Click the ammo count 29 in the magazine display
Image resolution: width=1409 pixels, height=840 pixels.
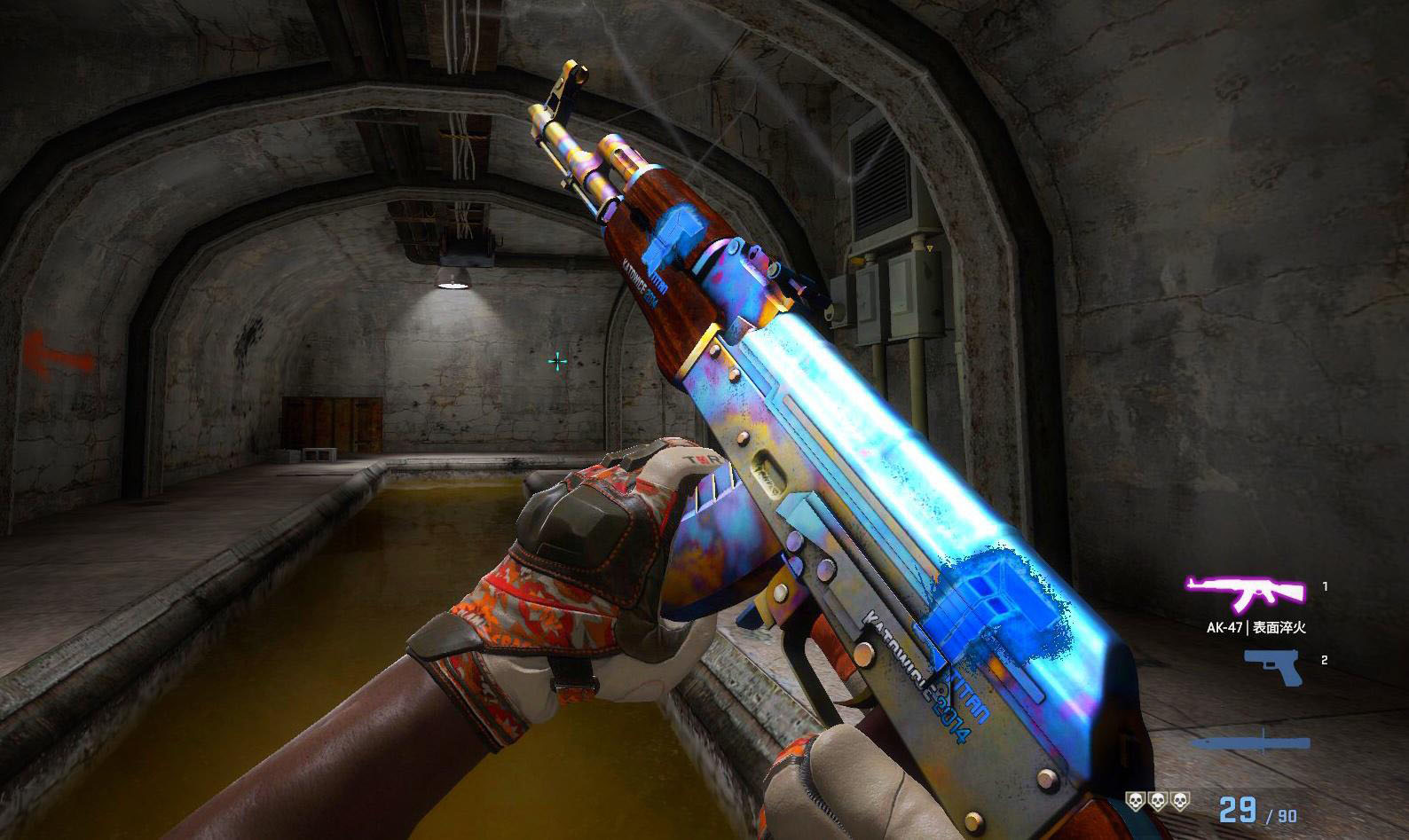[x=1239, y=808]
